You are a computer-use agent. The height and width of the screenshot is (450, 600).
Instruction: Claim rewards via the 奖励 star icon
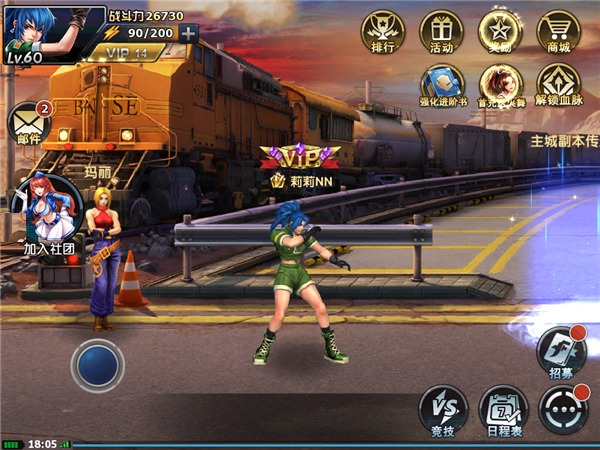point(500,30)
